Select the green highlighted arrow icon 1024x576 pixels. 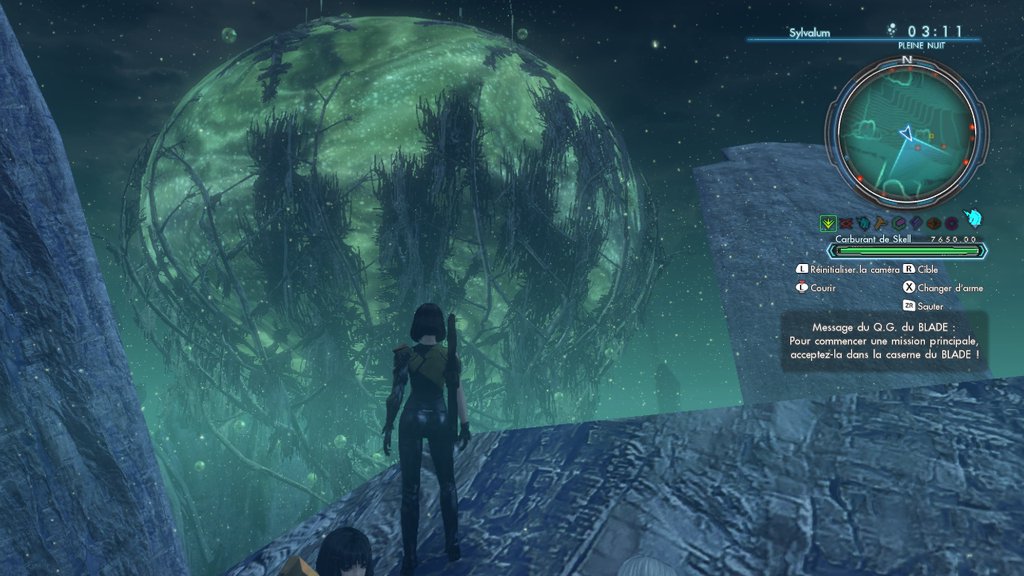pos(828,222)
